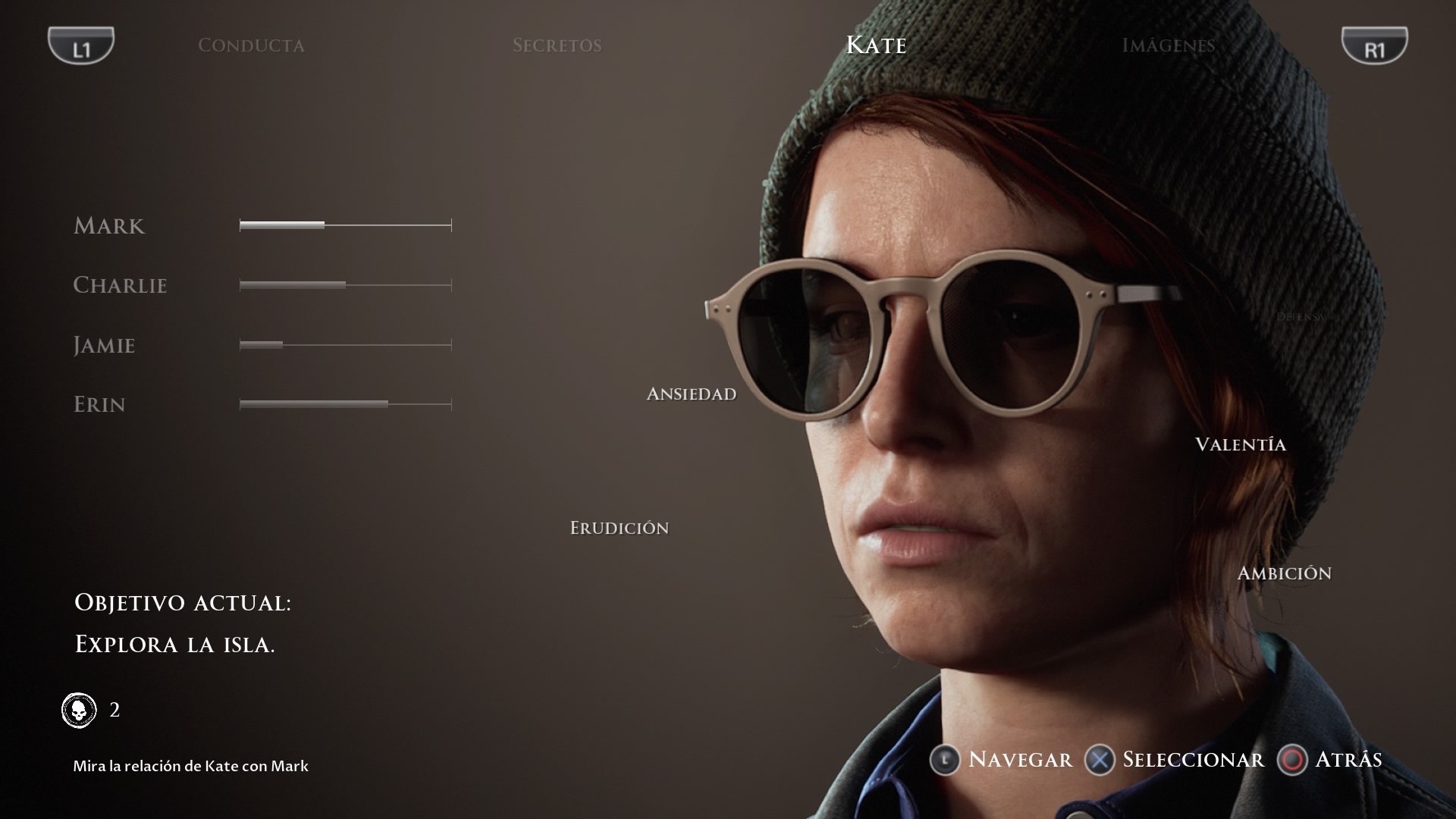The image size is (1456, 819).
Task: Select Mark's relationship row
Action: 109,226
